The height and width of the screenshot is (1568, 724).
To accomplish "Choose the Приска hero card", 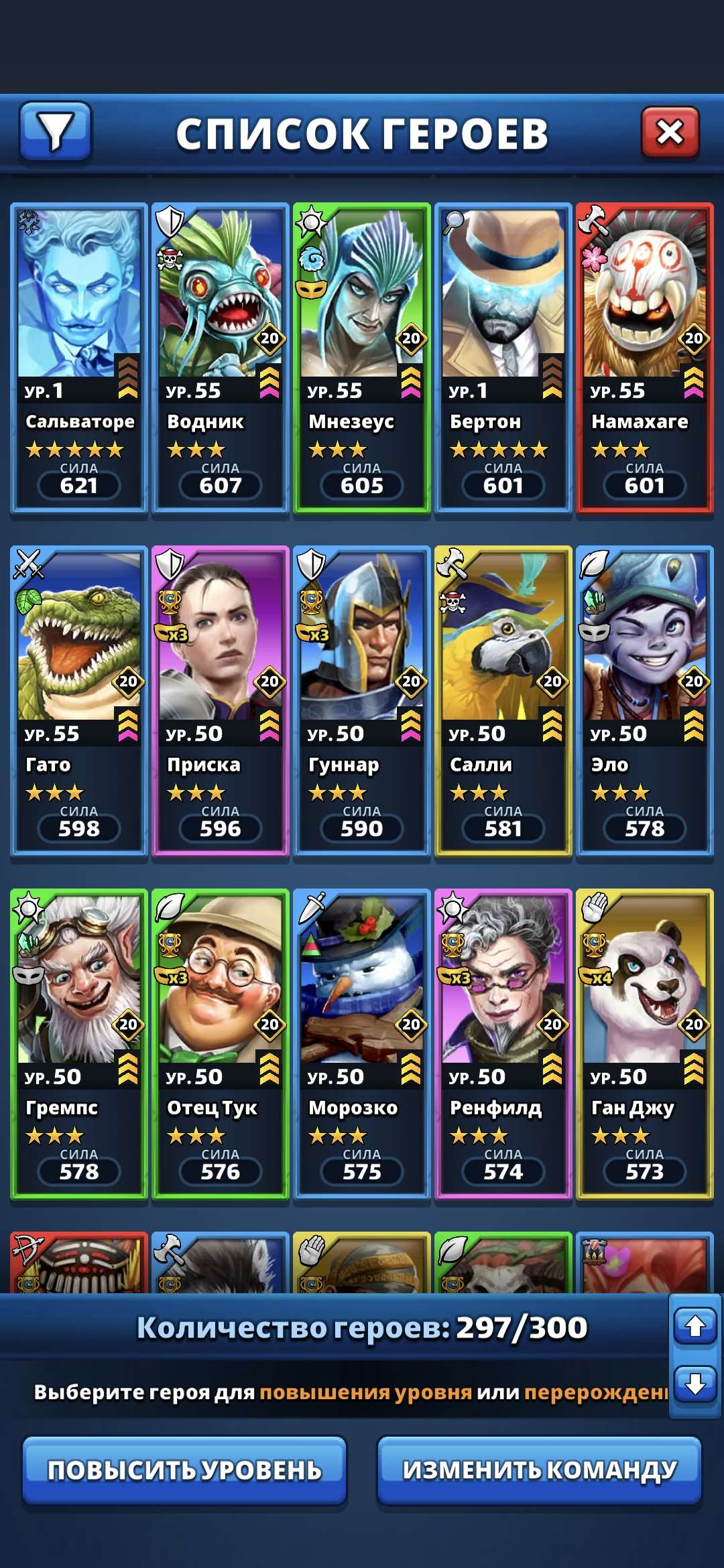I will (x=221, y=701).
